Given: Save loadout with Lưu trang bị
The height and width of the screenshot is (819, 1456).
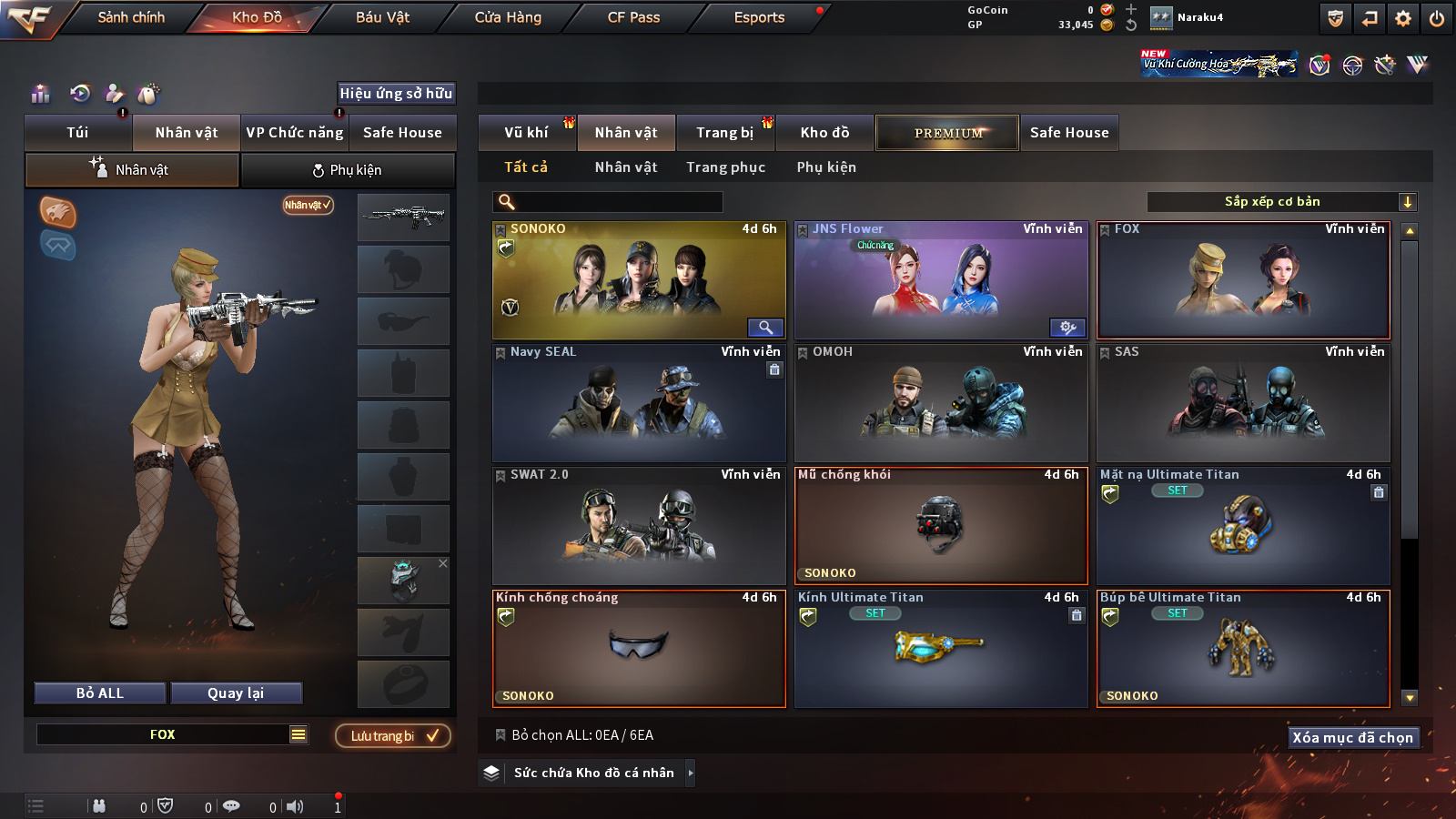Looking at the screenshot, I should pyautogui.click(x=393, y=736).
